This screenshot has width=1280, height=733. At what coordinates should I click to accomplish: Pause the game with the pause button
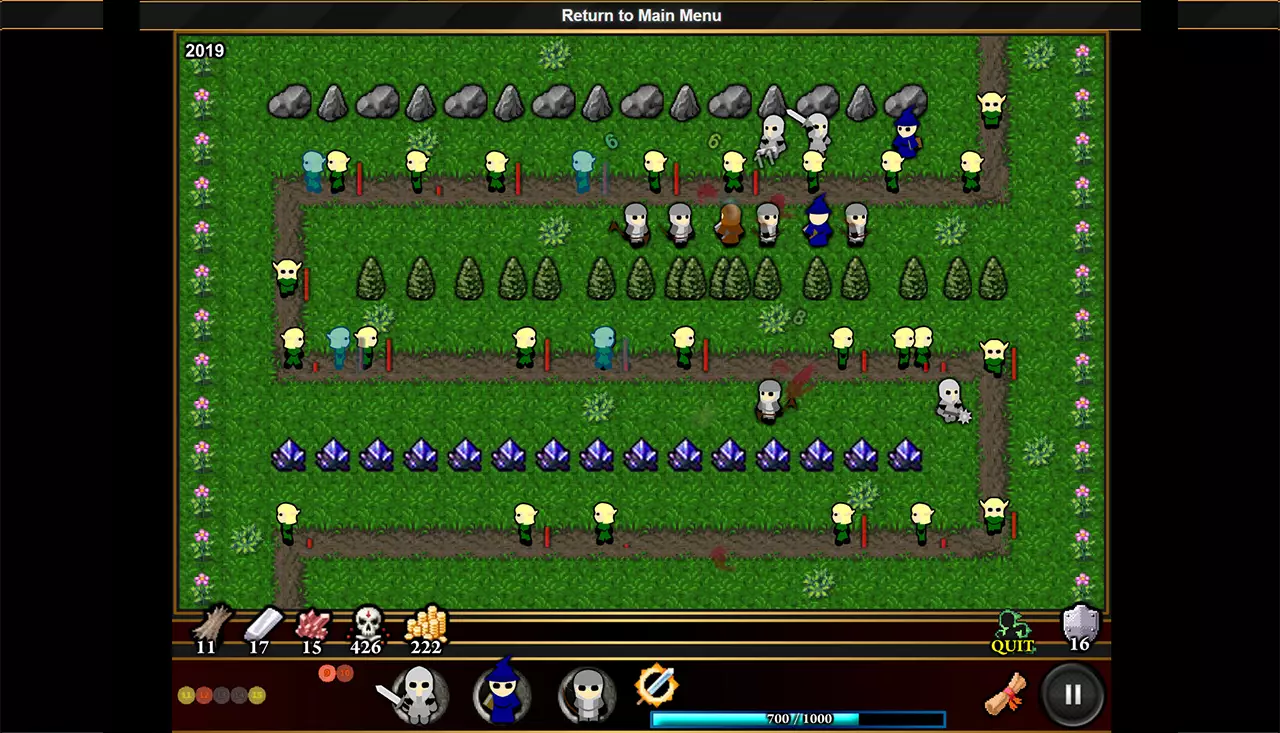[1074, 694]
